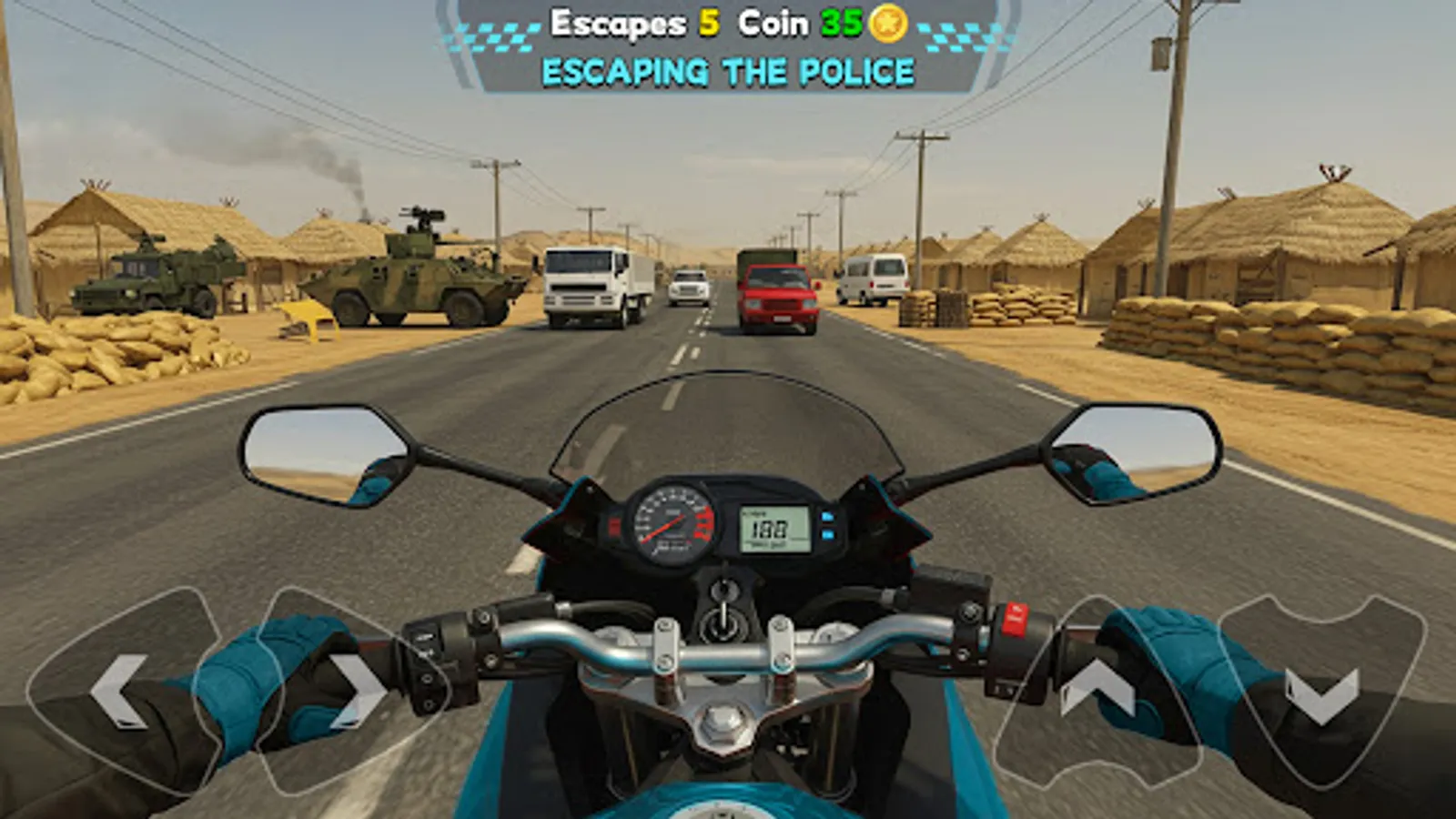Image resolution: width=1456 pixels, height=819 pixels.
Task: Select the ESCAPING THE POLICE banner
Action: click(728, 67)
